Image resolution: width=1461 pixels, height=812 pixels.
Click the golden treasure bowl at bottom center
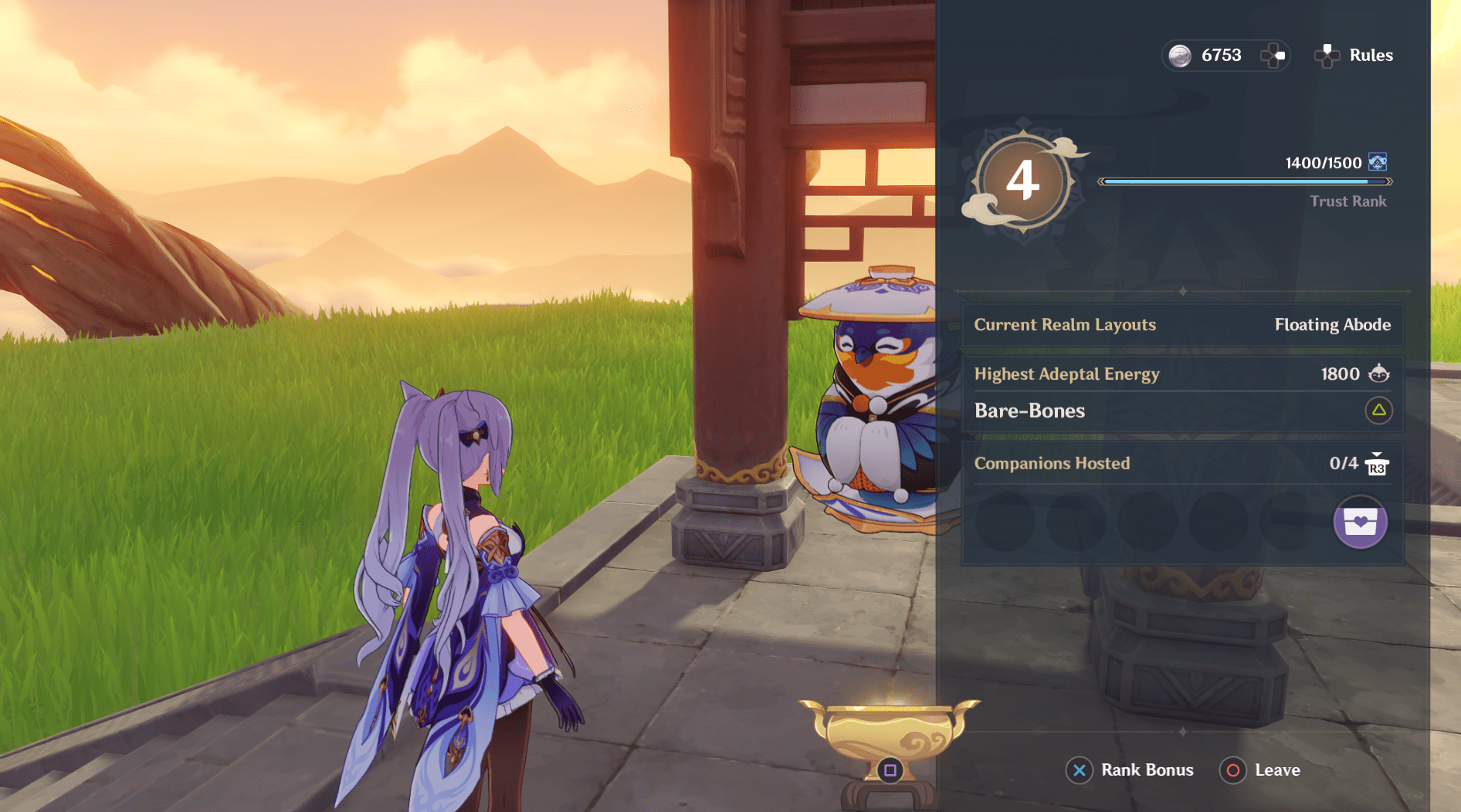click(888, 729)
